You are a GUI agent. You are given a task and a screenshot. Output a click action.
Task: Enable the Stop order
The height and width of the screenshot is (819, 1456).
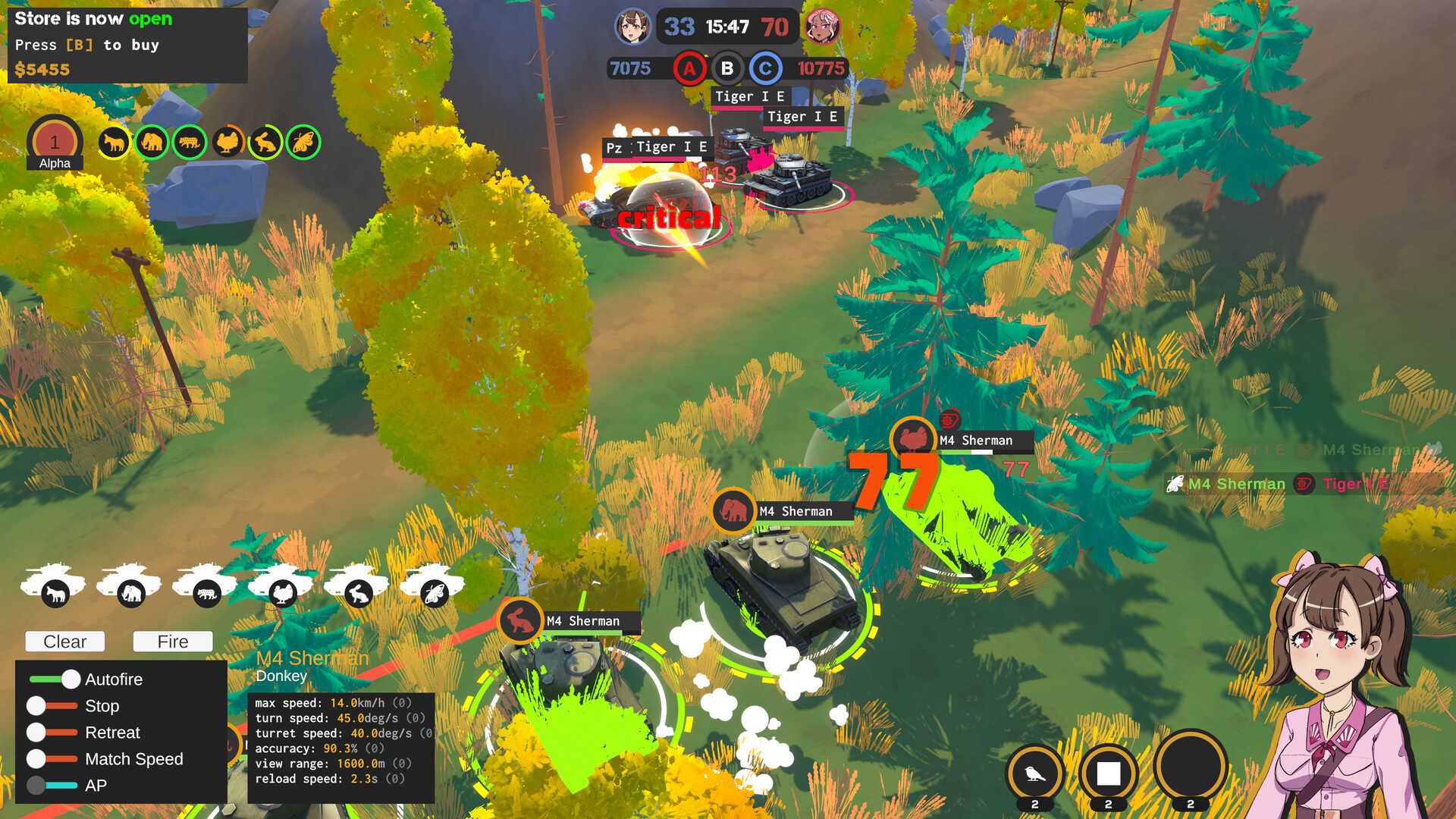click(x=34, y=706)
